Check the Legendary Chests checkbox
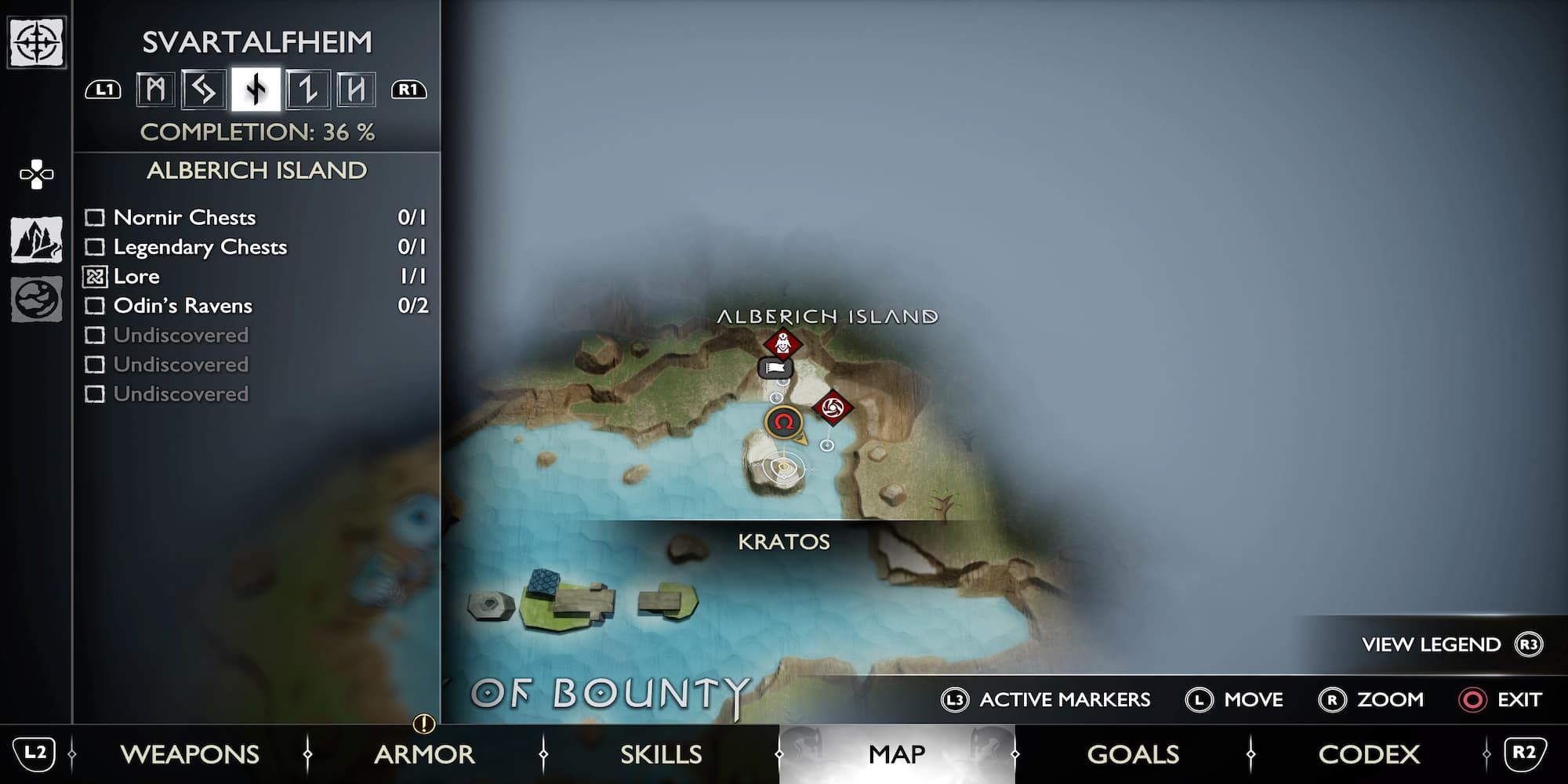Viewport: 1568px width, 784px height. pyautogui.click(x=96, y=247)
